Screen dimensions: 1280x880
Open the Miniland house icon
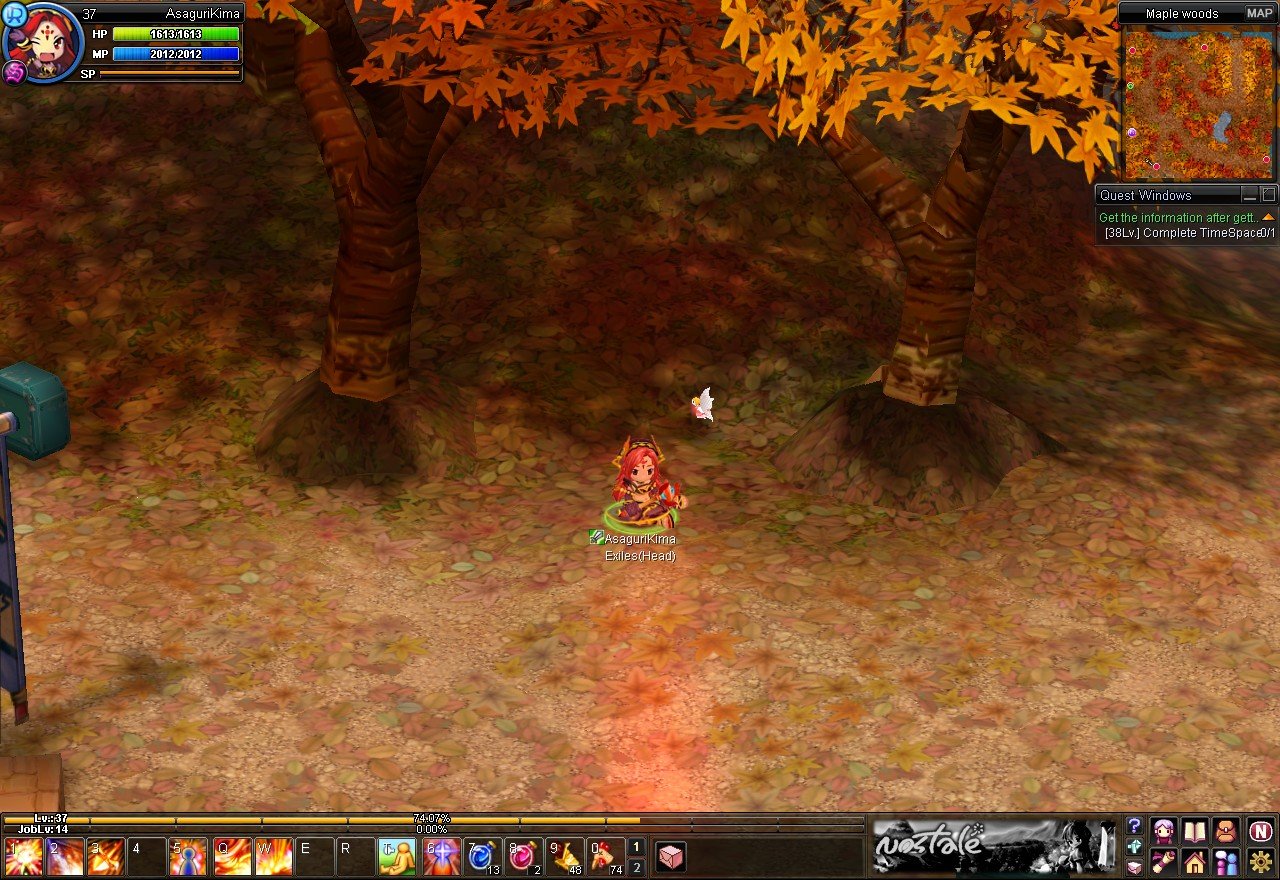pyautogui.click(x=1194, y=862)
